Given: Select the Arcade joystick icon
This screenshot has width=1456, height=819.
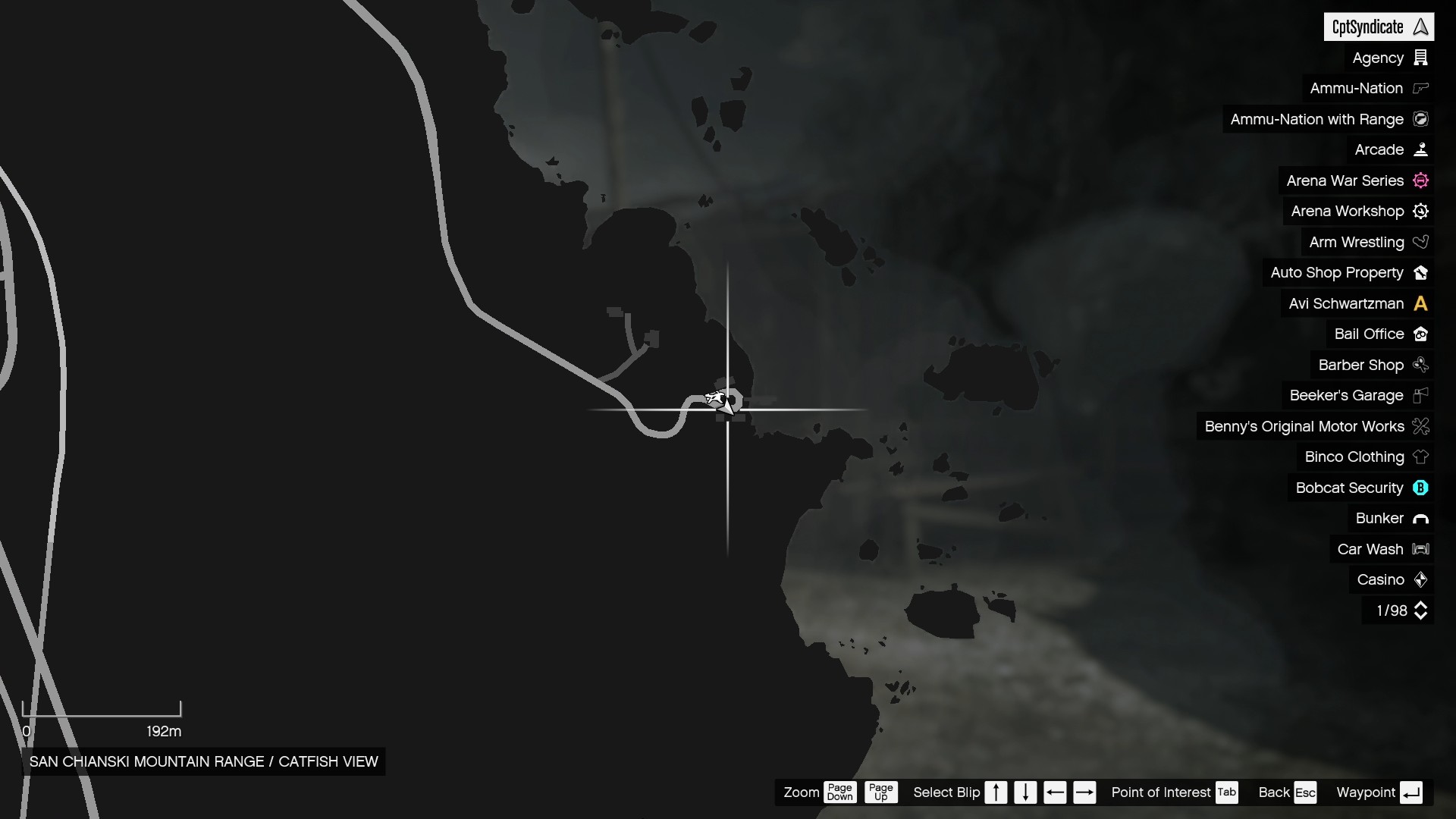Looking at the screenshot, I should (x=1421, y=149).
